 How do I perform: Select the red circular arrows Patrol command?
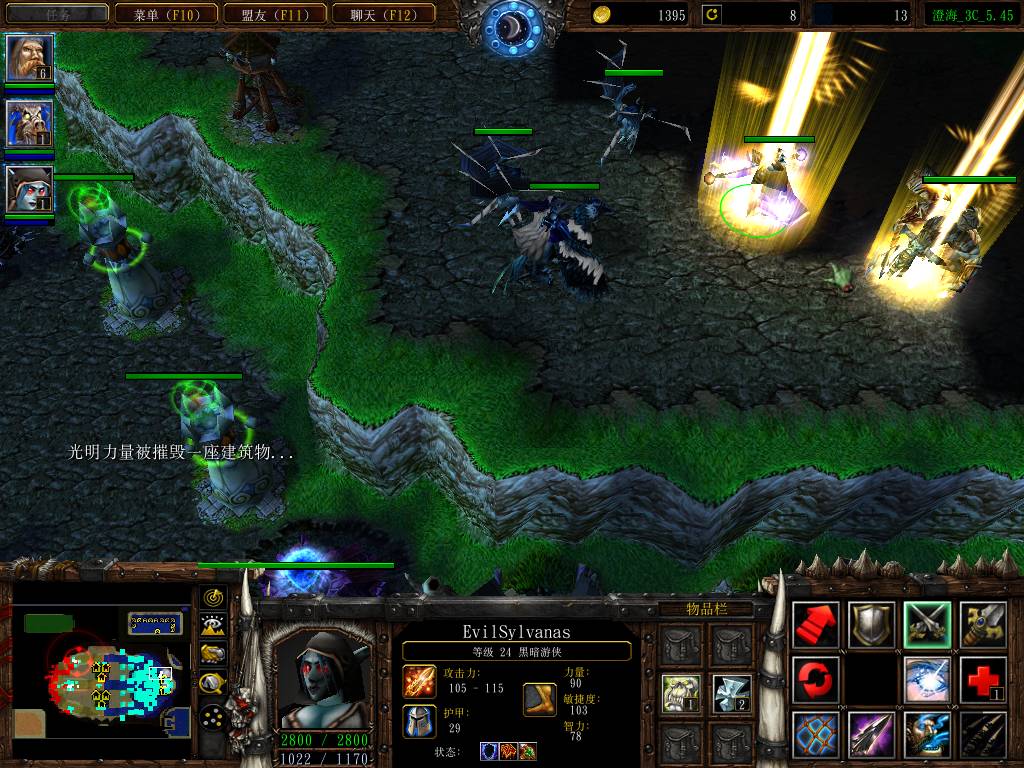[x=815, y=680]
